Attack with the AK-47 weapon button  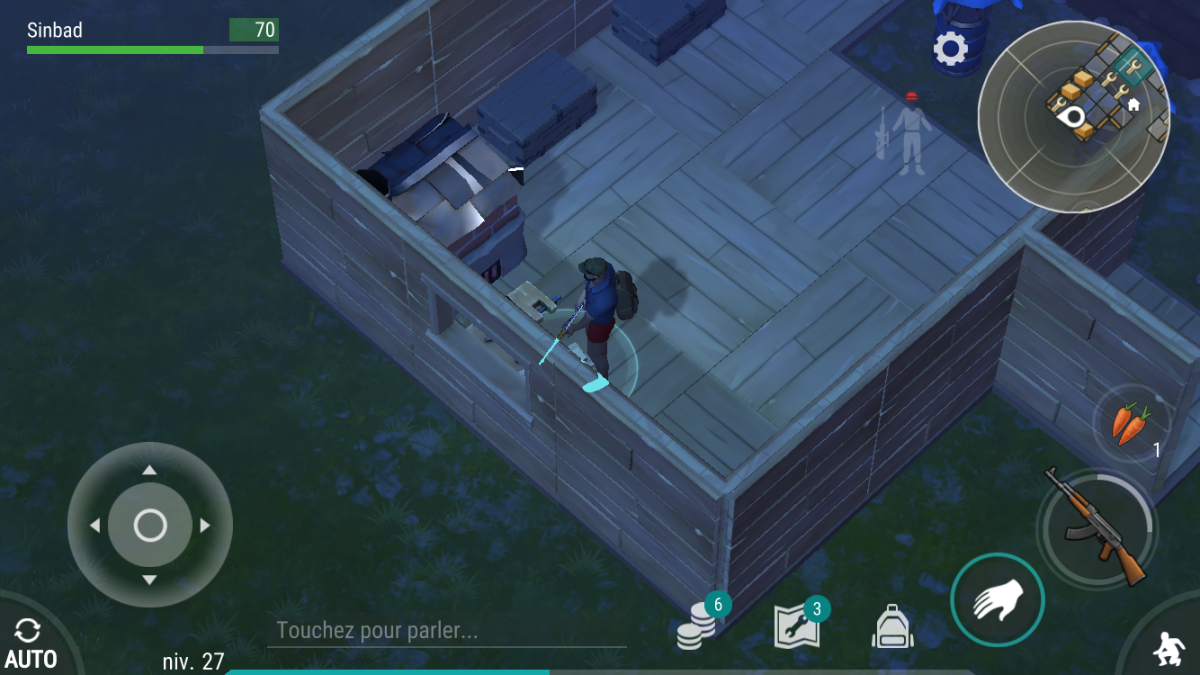click(1097, 527)
